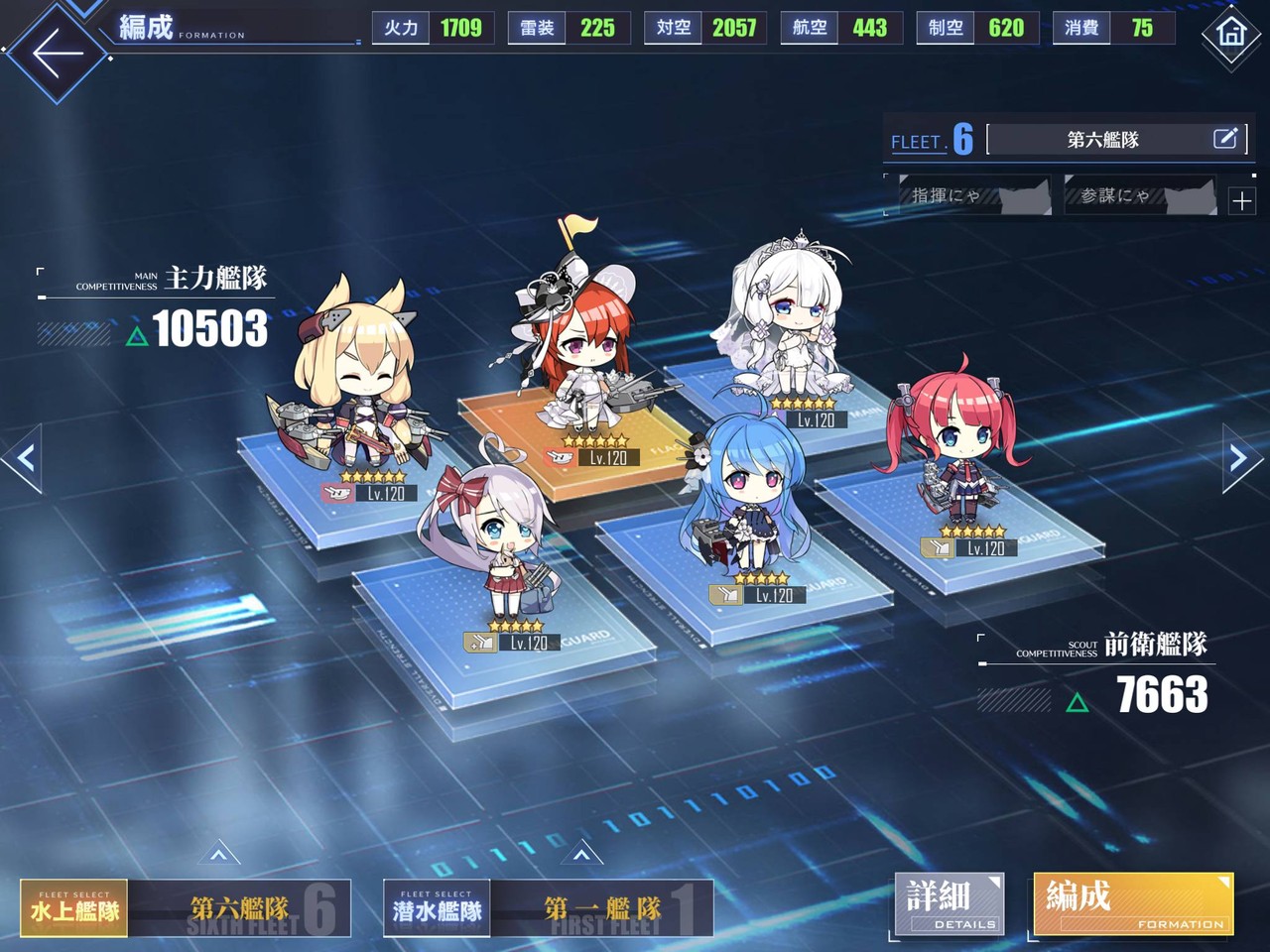
Task: Click the pencil icon to rename the fleet
Action: coord(1227,139)
